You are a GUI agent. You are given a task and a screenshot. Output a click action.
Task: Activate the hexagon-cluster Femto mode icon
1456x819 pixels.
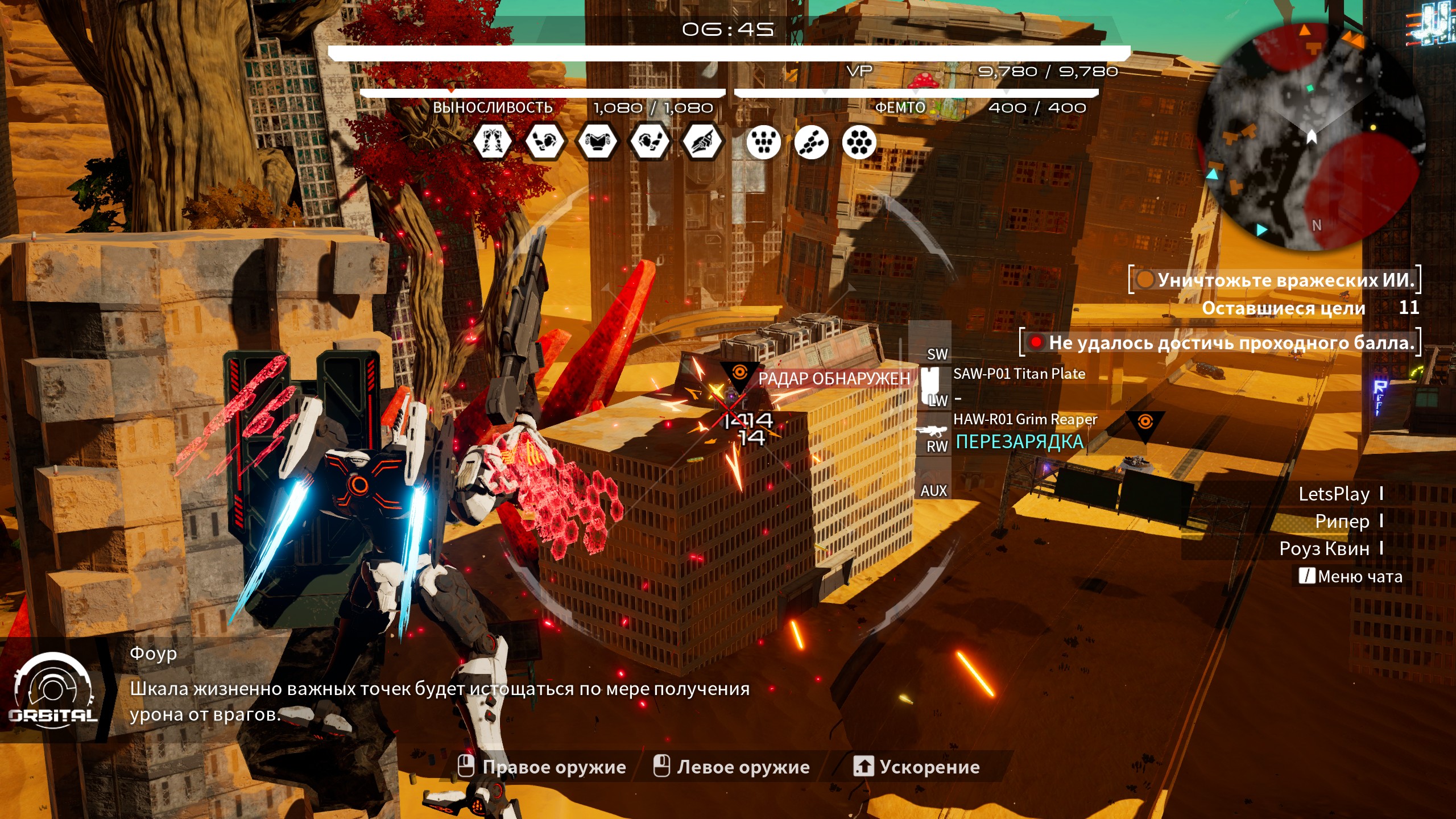pyautogui.click(x=859, y=141)
